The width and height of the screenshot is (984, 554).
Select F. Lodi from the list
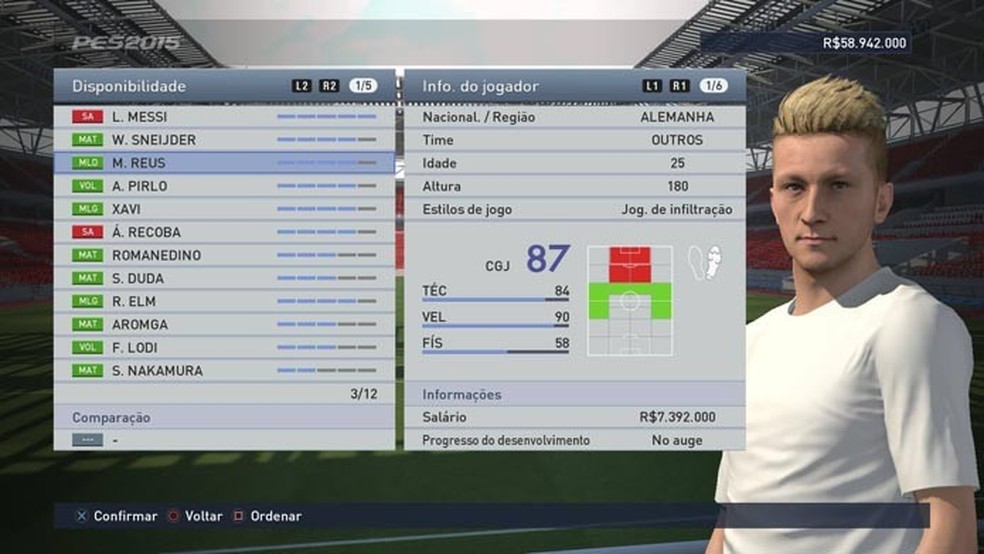click(224, 347)
